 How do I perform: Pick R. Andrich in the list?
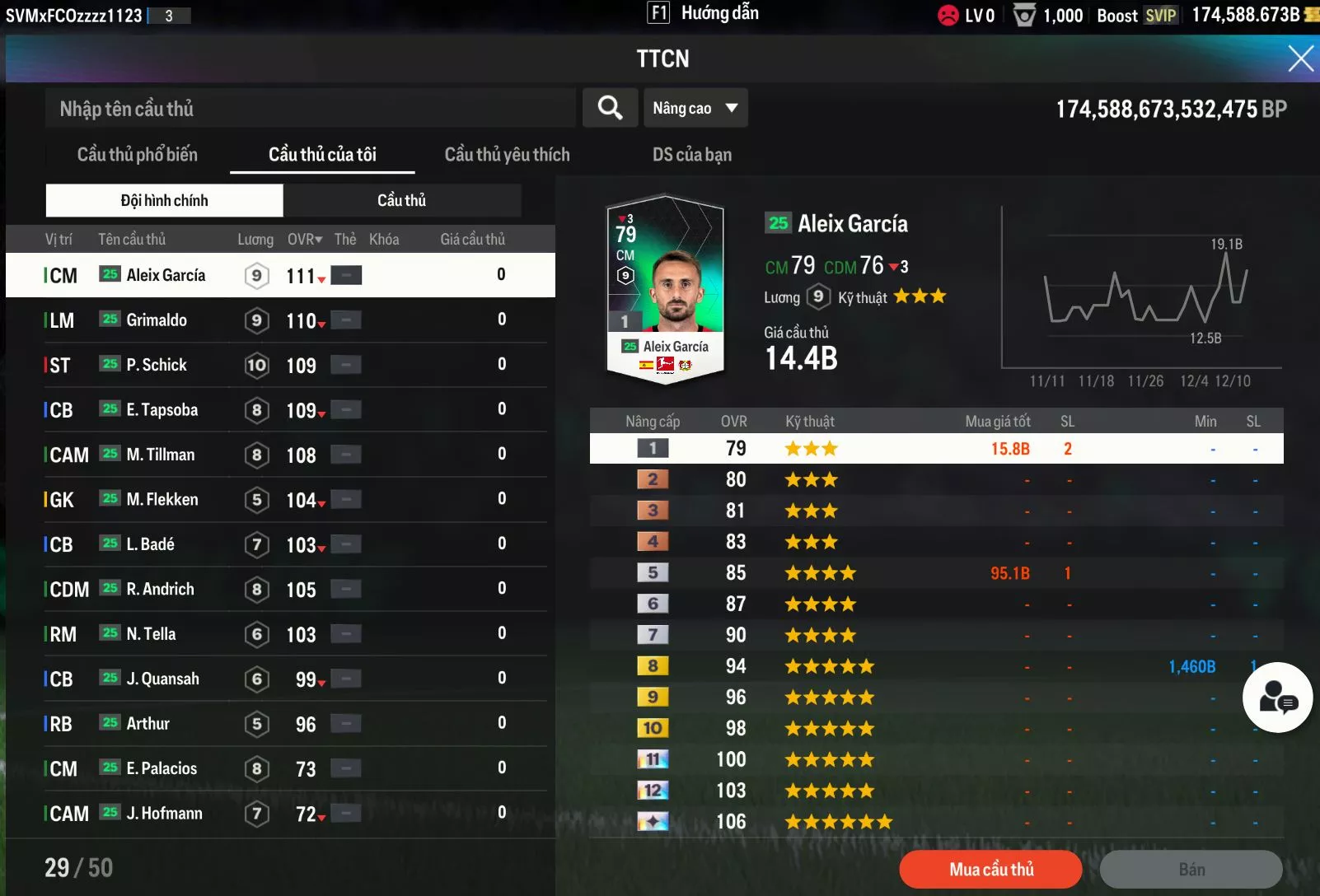click(161, 590)
